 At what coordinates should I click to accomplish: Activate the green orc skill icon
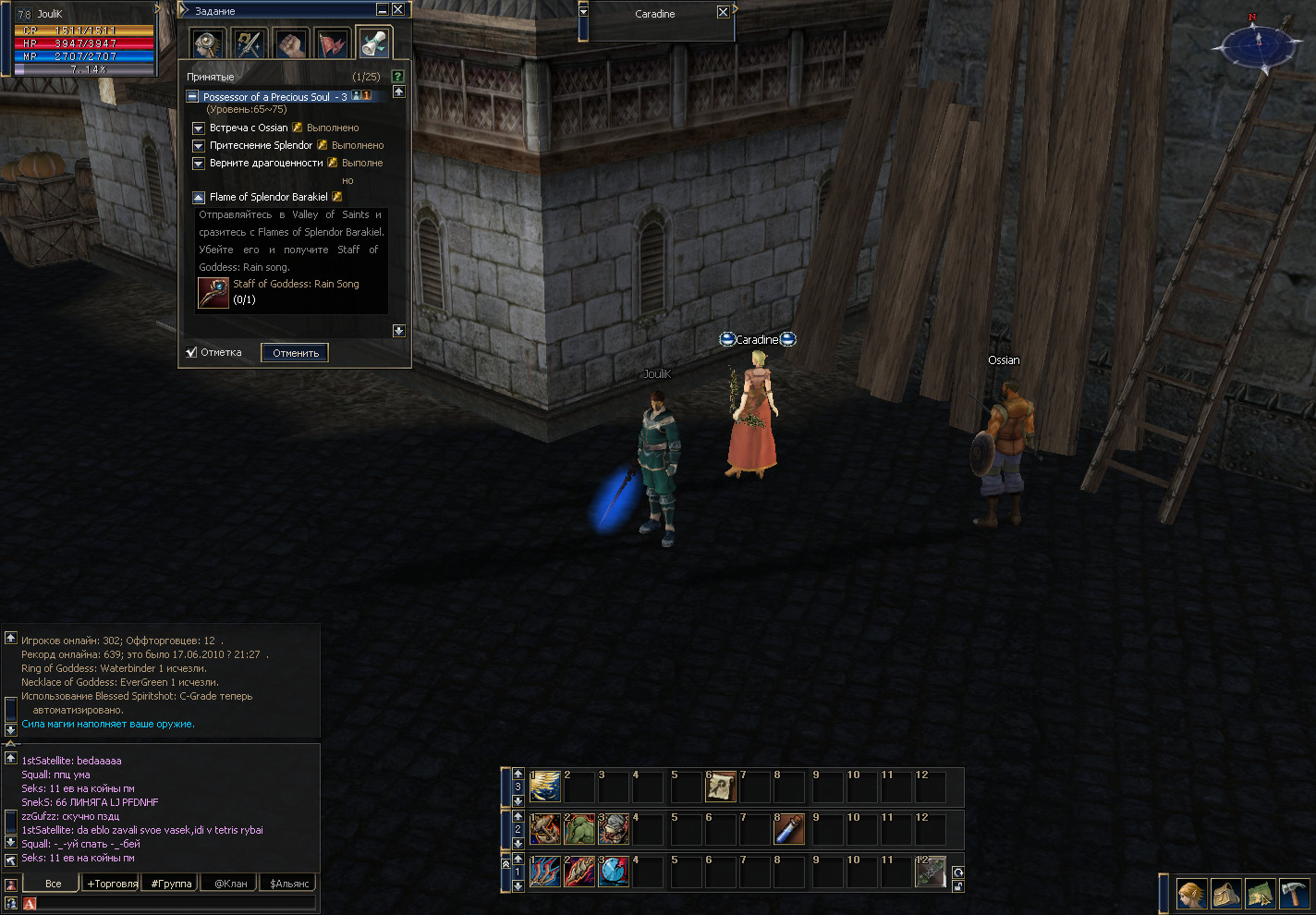[579, 829]
